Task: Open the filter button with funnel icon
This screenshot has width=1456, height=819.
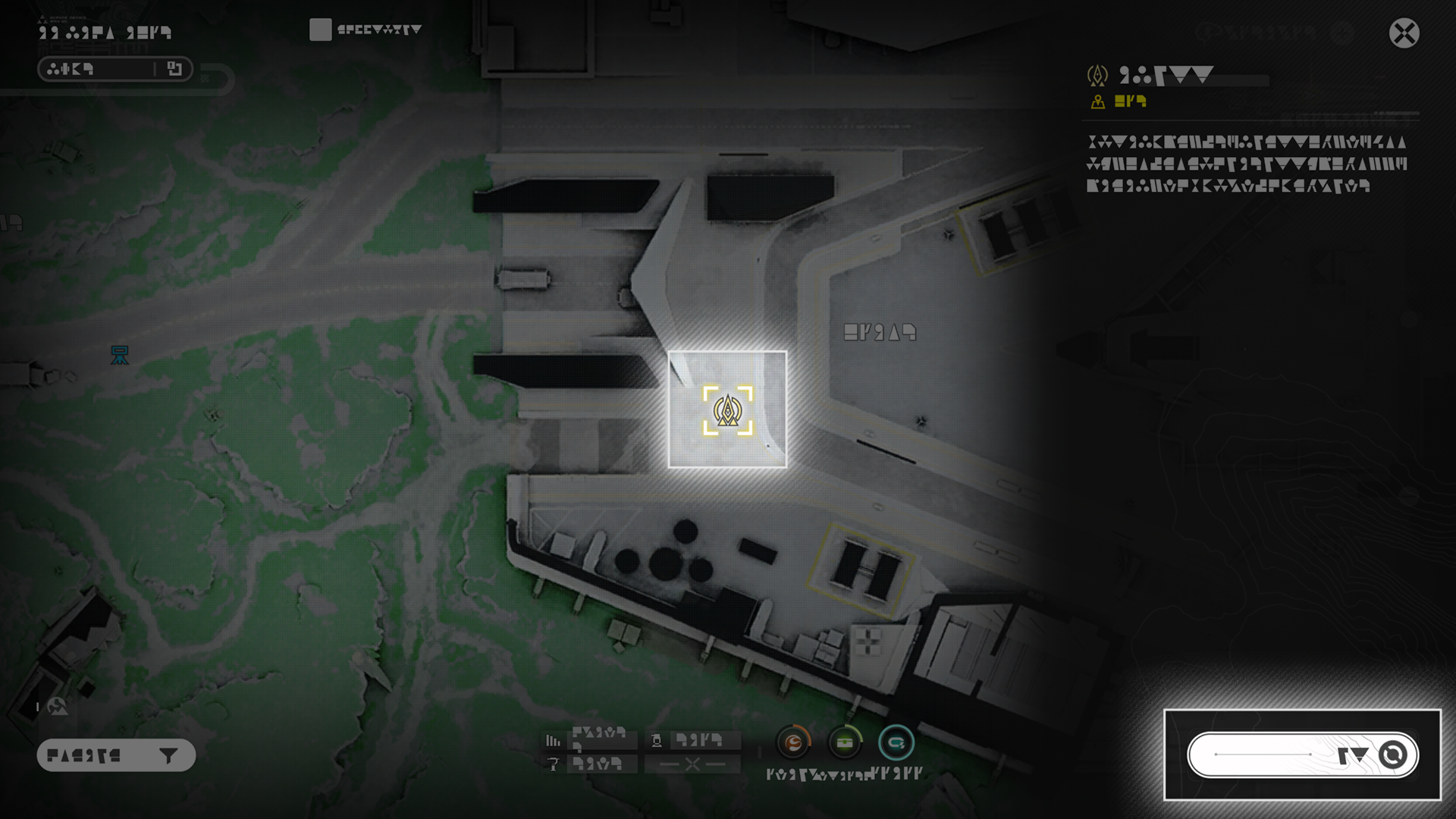Action: 116,755
